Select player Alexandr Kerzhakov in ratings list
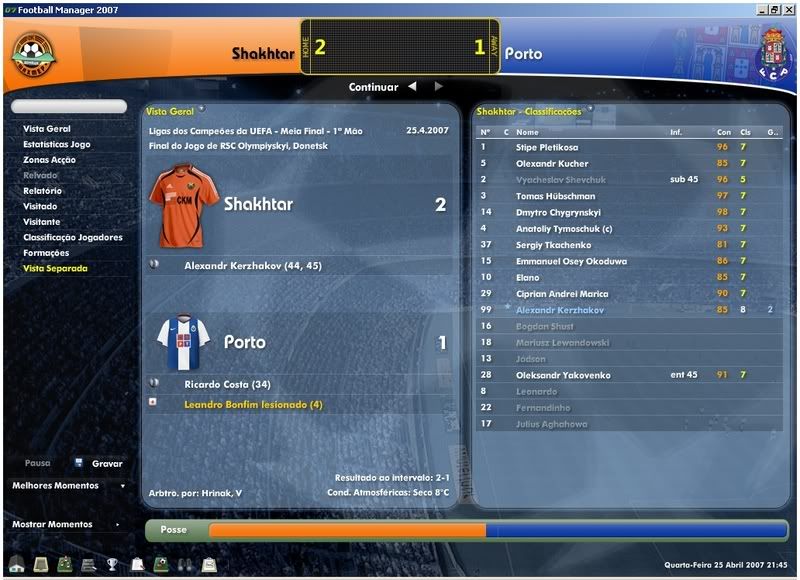 pos(560,310)
